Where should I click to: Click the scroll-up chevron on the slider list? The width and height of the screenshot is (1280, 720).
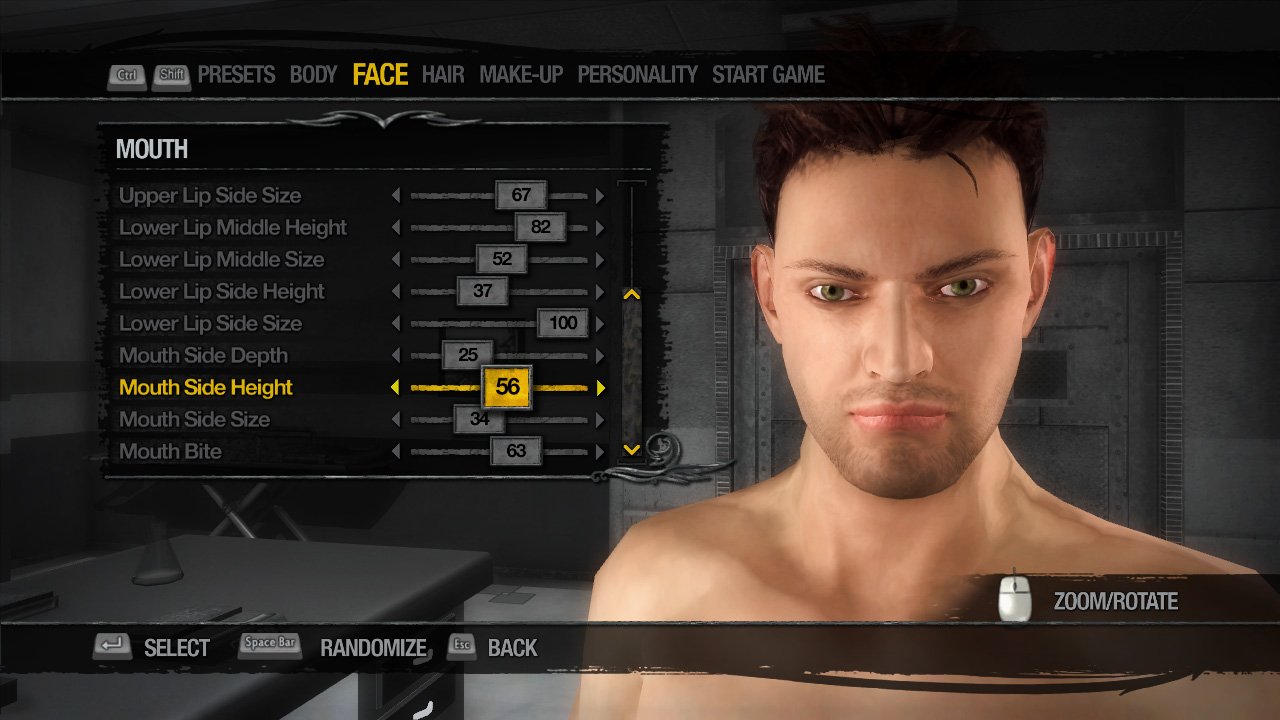point(631,293)
